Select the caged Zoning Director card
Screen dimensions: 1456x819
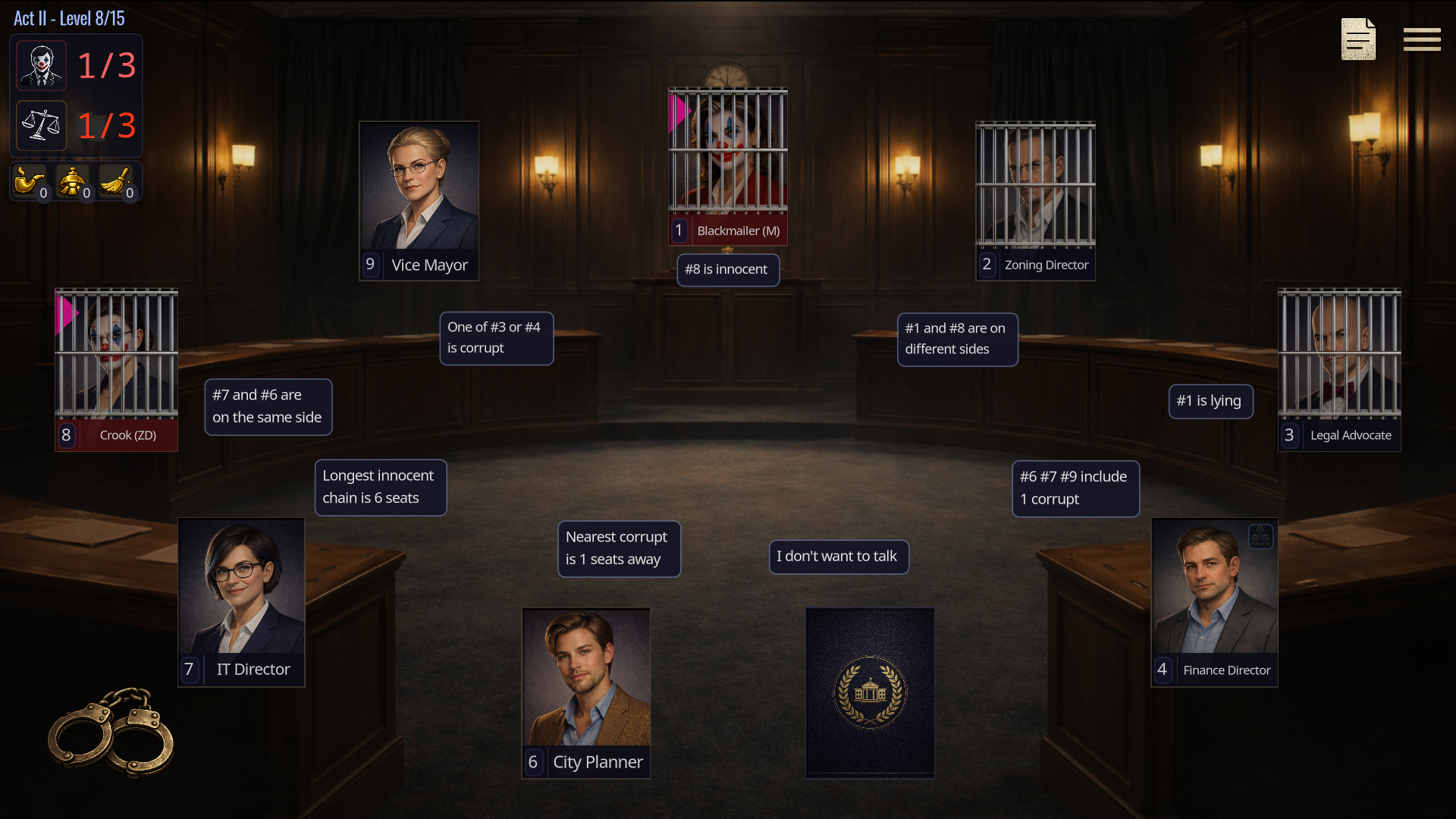tap(1035, 200)
